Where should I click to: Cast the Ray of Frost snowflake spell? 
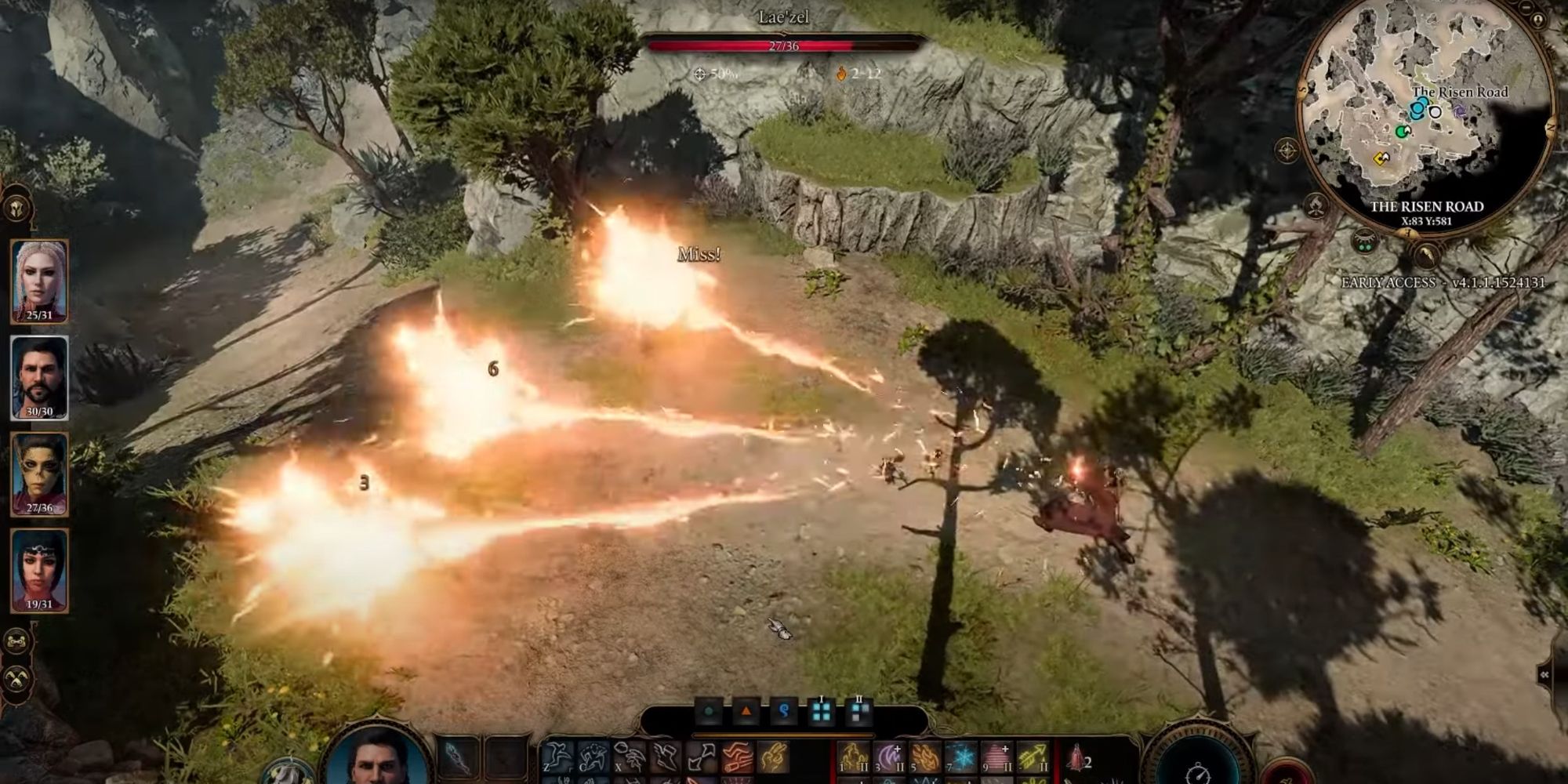tap(960, 757)
